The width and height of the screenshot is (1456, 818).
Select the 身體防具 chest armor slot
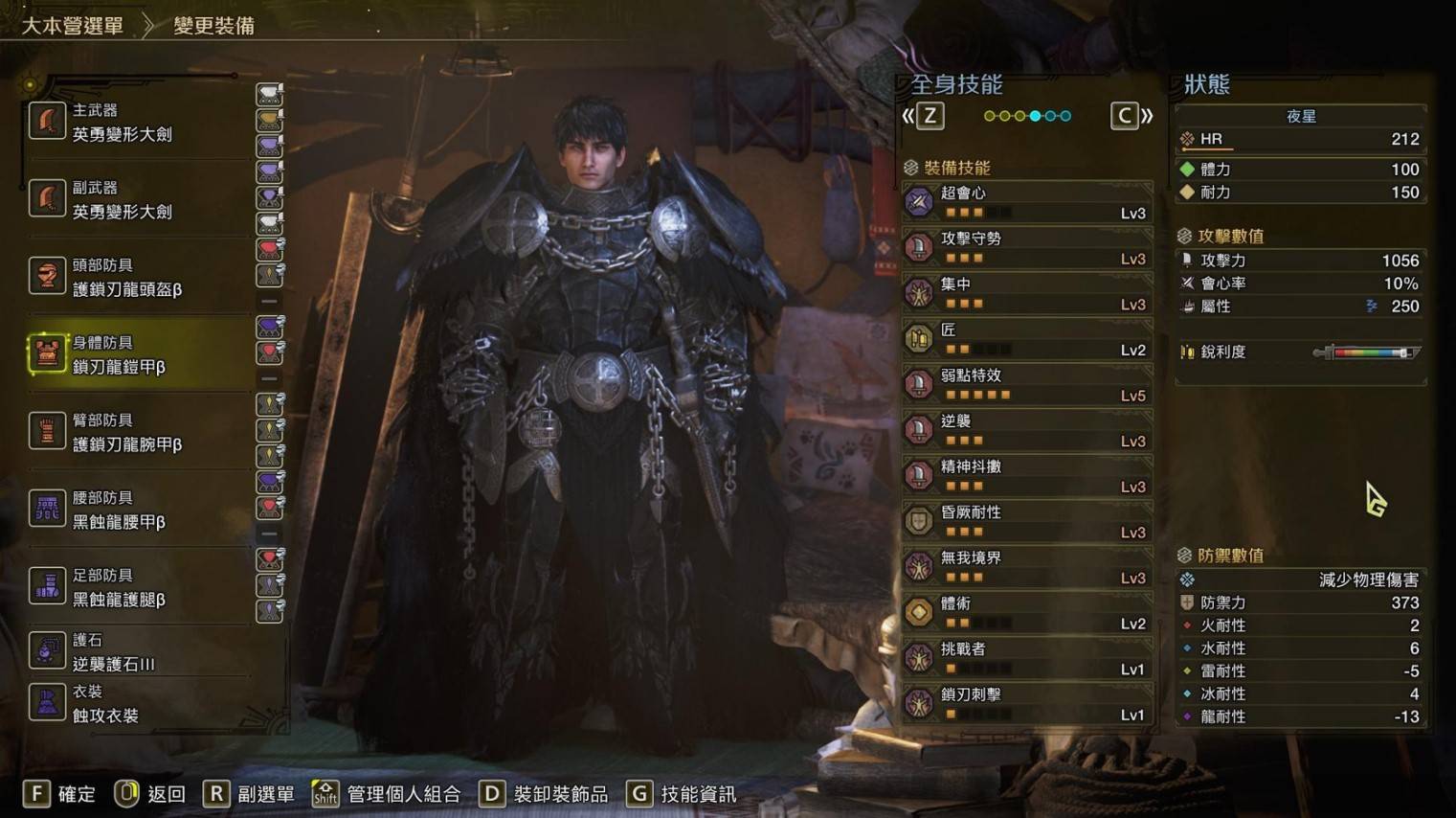pos(139,355)
